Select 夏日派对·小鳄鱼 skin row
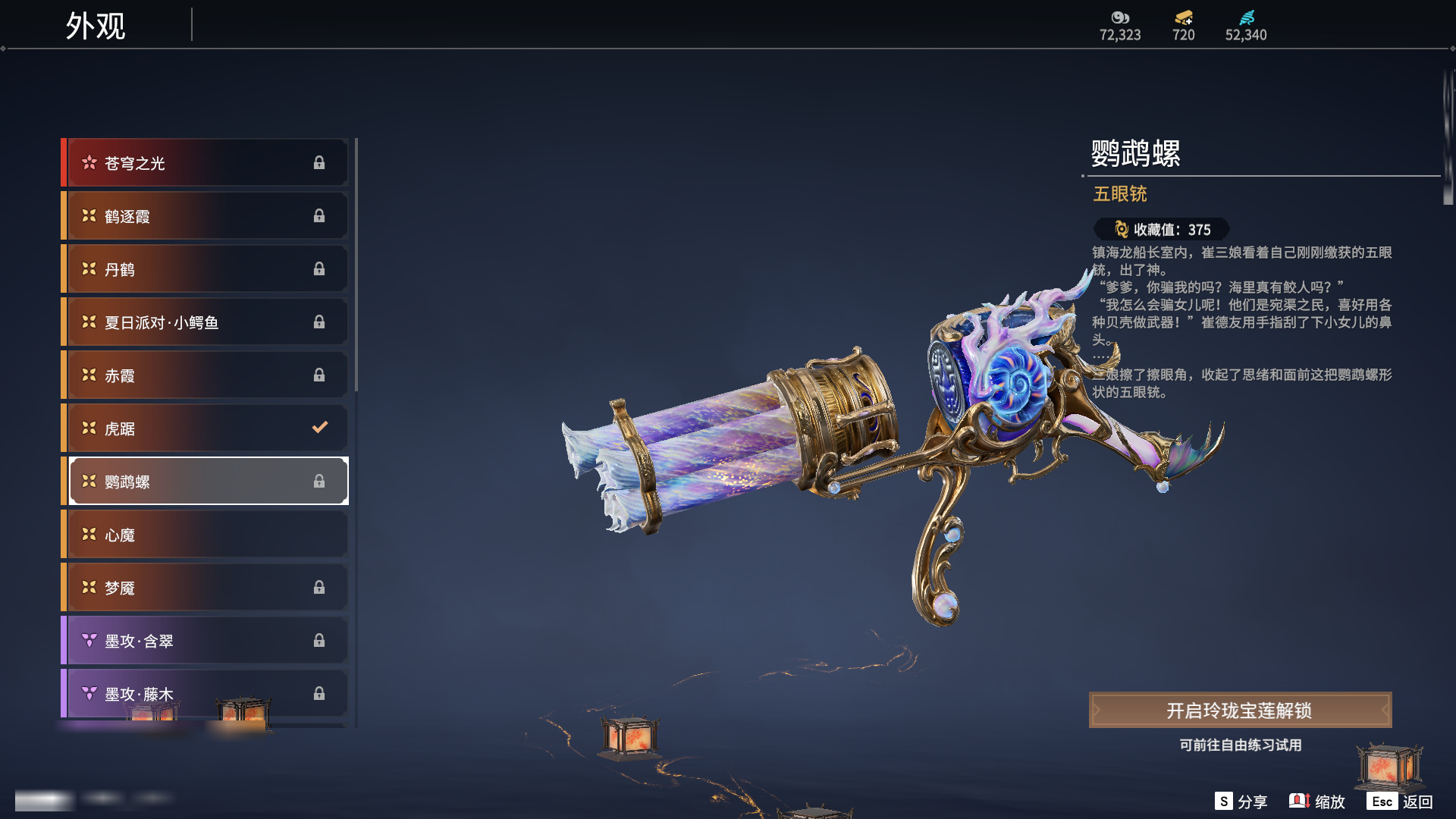 point(205,322)
